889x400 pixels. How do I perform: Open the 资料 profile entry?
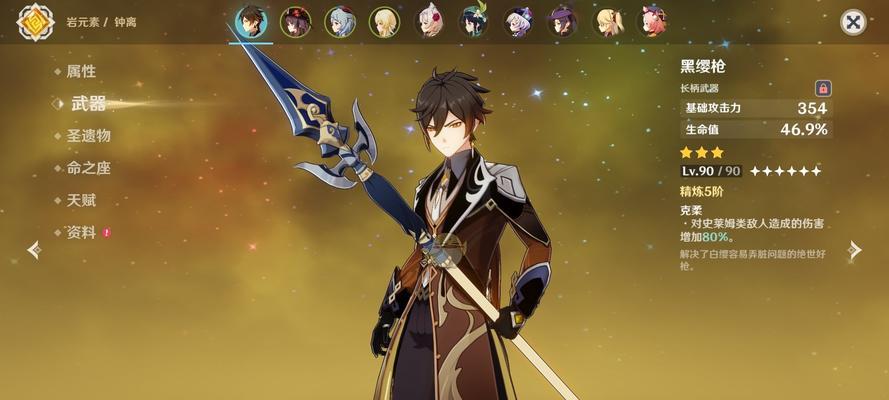pos(81,232)
